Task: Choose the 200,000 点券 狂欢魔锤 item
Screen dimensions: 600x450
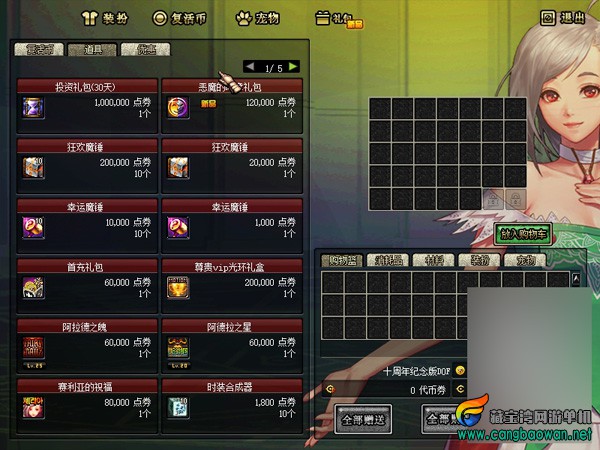Action: click(87, 159)
